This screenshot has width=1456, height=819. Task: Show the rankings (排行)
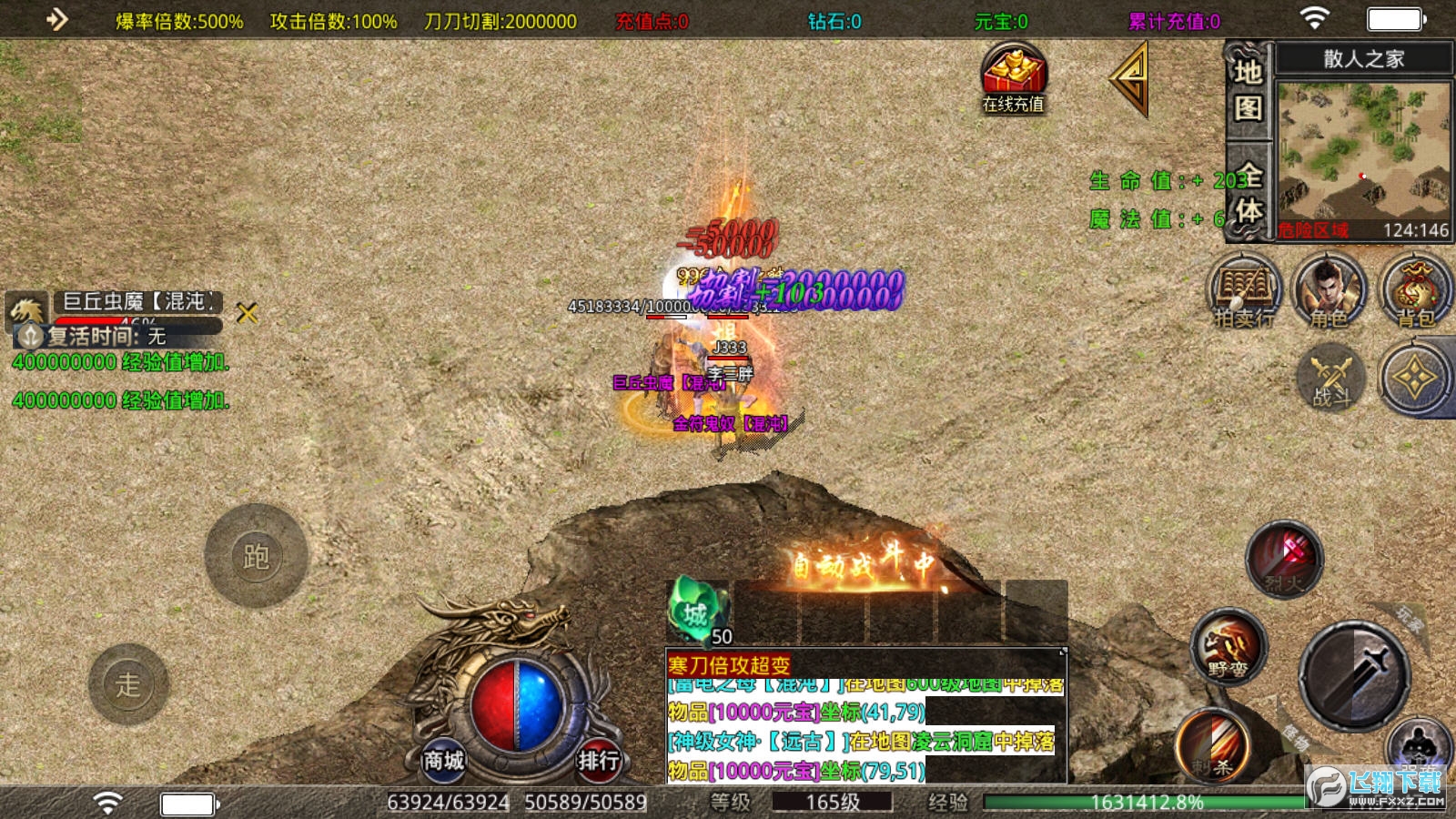(x=598, y=760)
